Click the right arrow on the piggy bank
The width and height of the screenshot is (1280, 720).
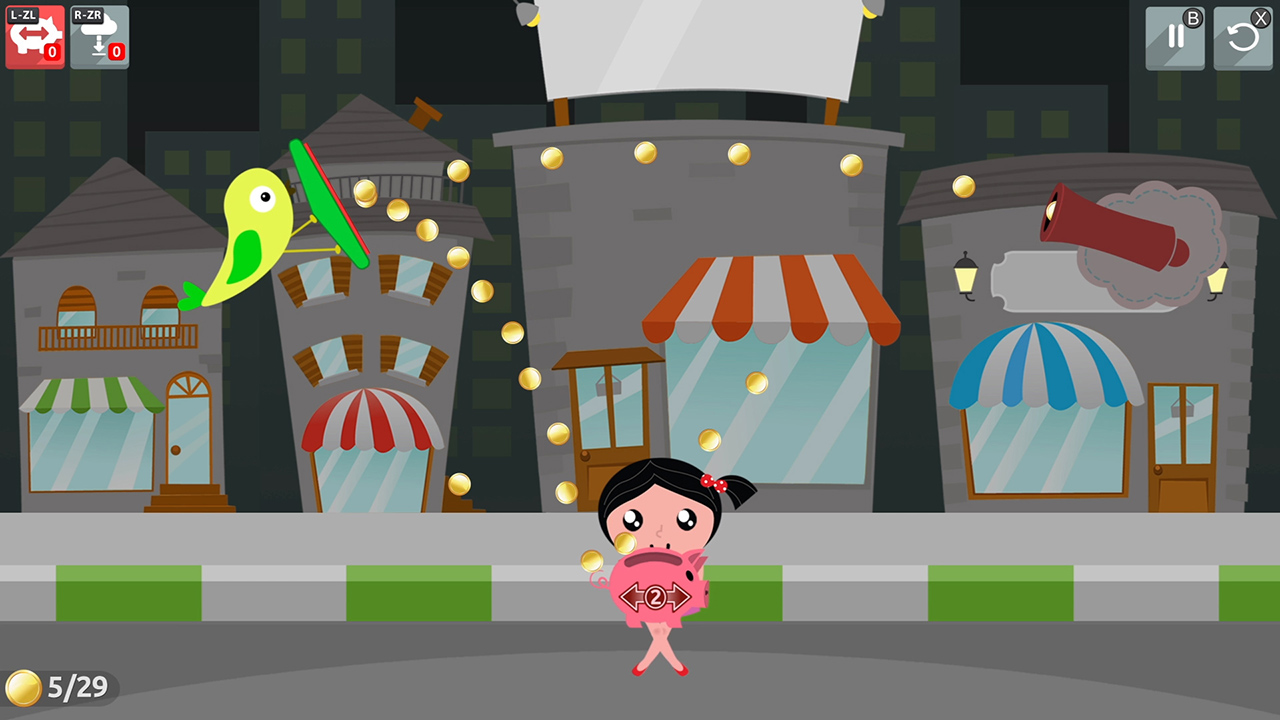tap(680, 596)
